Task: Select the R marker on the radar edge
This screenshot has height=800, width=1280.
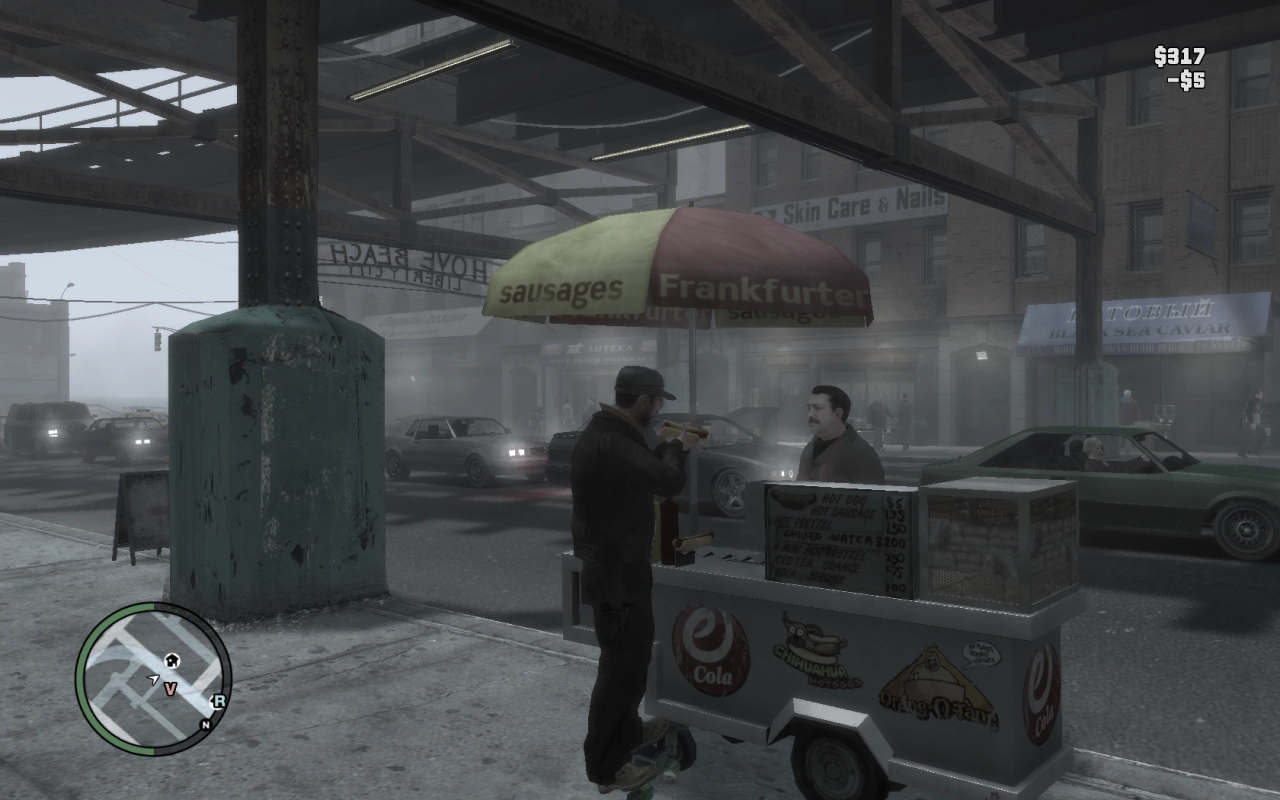Action: (219, 700)
